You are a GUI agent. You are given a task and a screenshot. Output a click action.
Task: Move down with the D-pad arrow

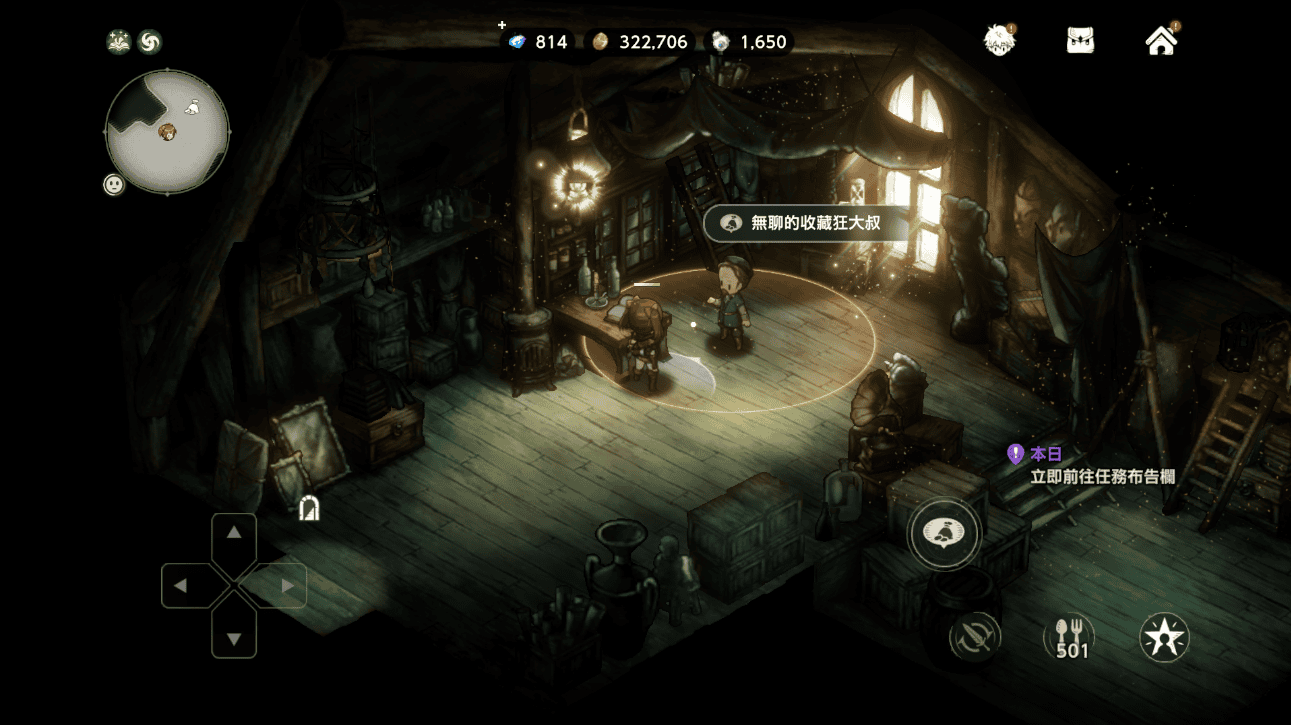point(234,637)
